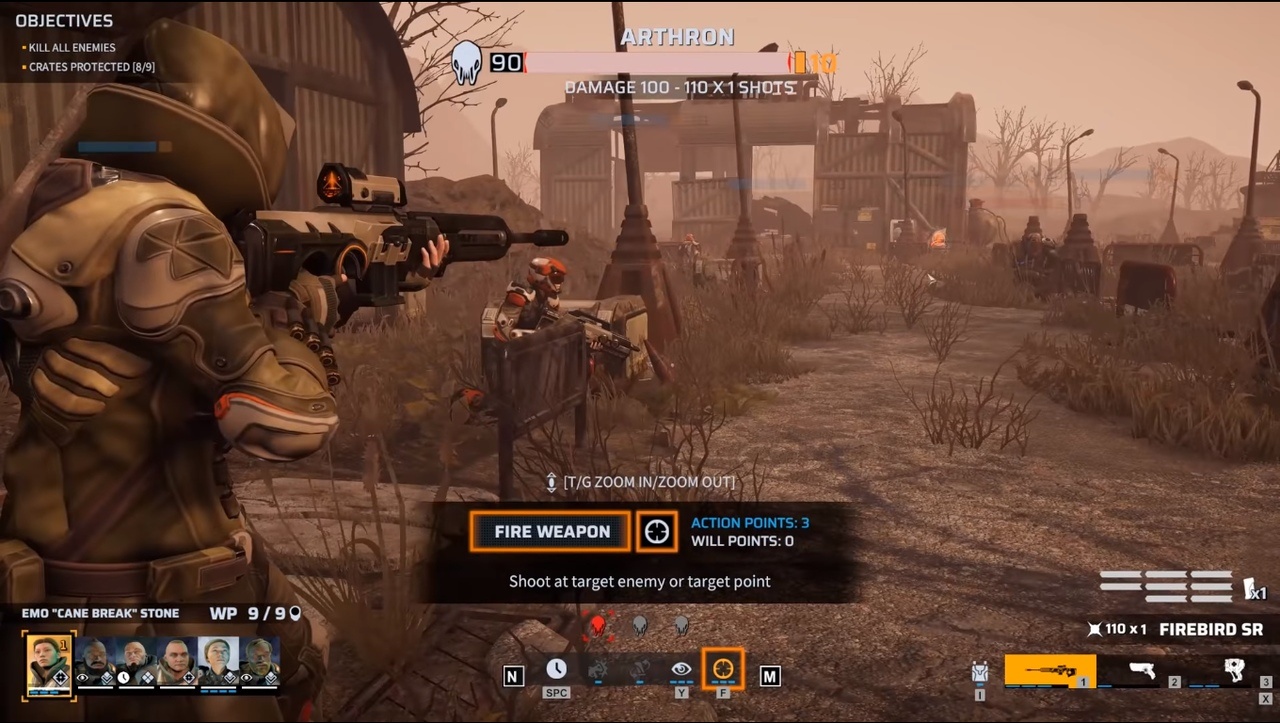Switch to the pistol weapon slot
Screen dimensions: 1280x723
coord(1142,670)
